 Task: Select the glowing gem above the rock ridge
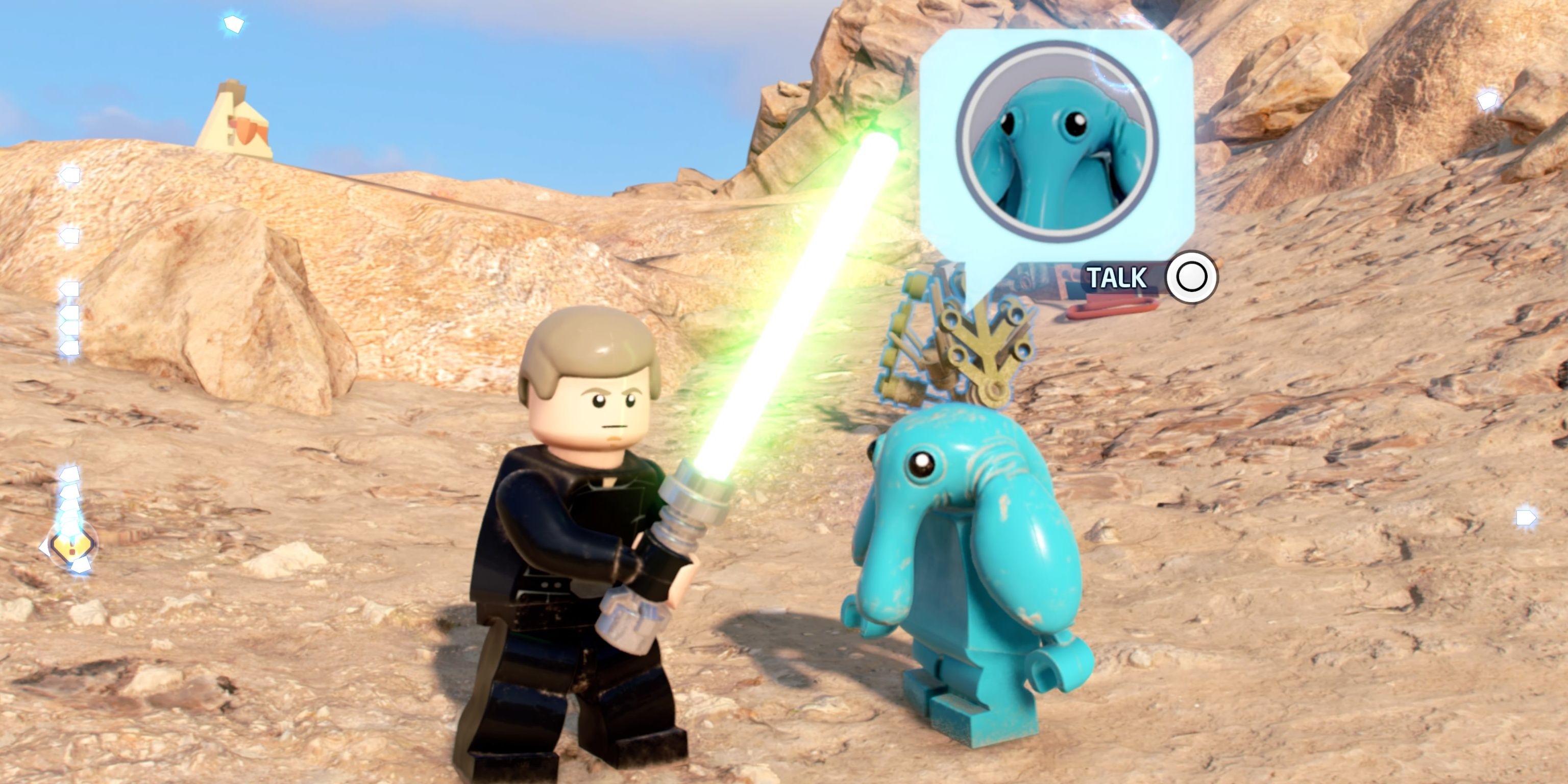(x=1488, y=101)
